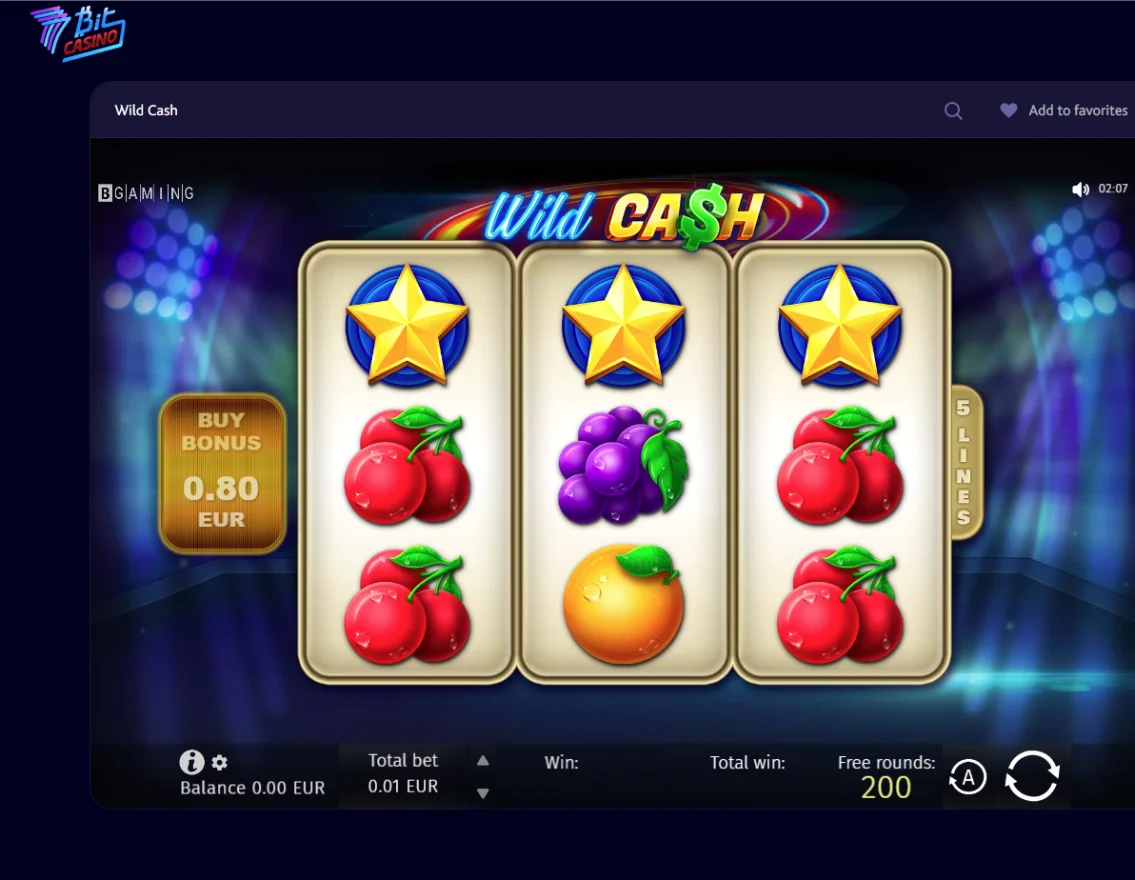Activate the autoplay button marked A
Screen dimensions: 1135x880
[967, 777]
